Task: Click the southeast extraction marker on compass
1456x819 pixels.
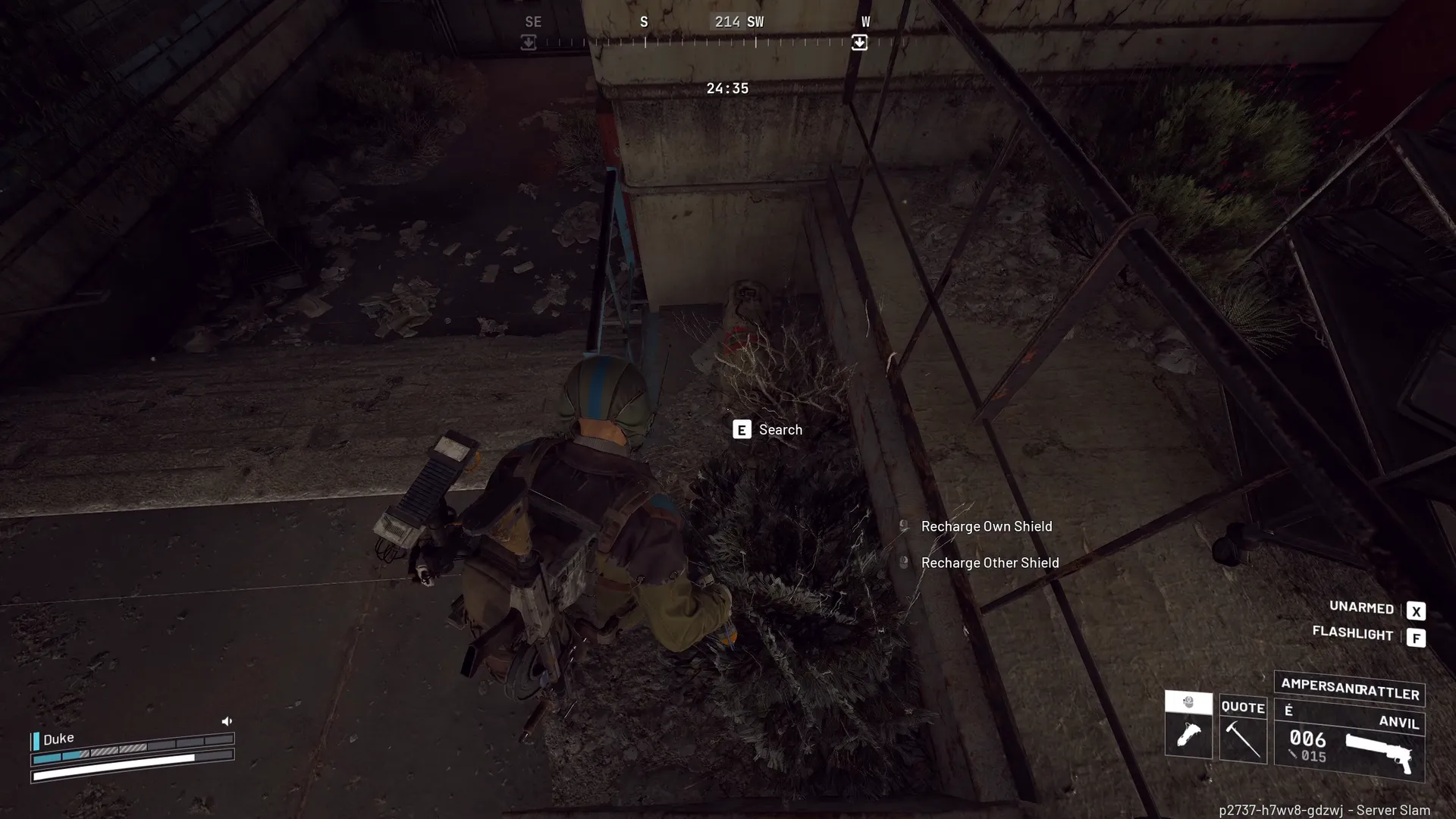Action: (x=529, y=42)
